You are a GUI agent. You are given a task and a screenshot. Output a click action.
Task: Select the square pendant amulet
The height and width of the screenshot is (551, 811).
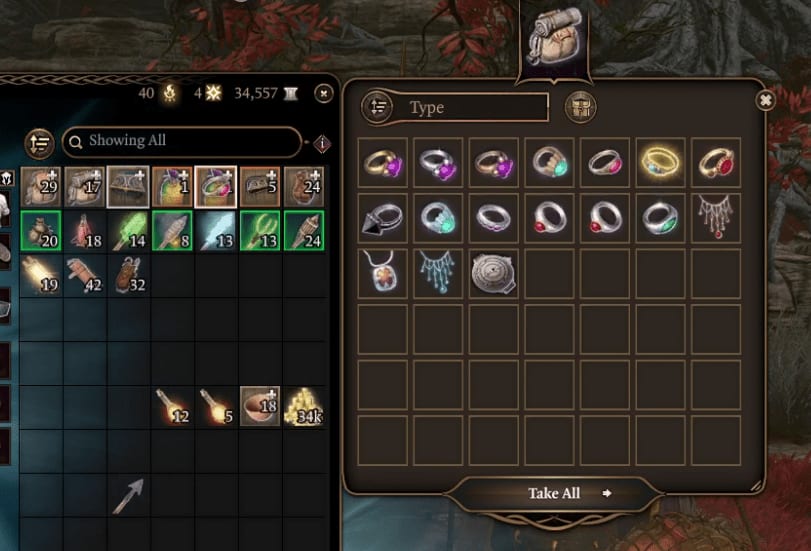pyautogui.click(x=383, y=272)
